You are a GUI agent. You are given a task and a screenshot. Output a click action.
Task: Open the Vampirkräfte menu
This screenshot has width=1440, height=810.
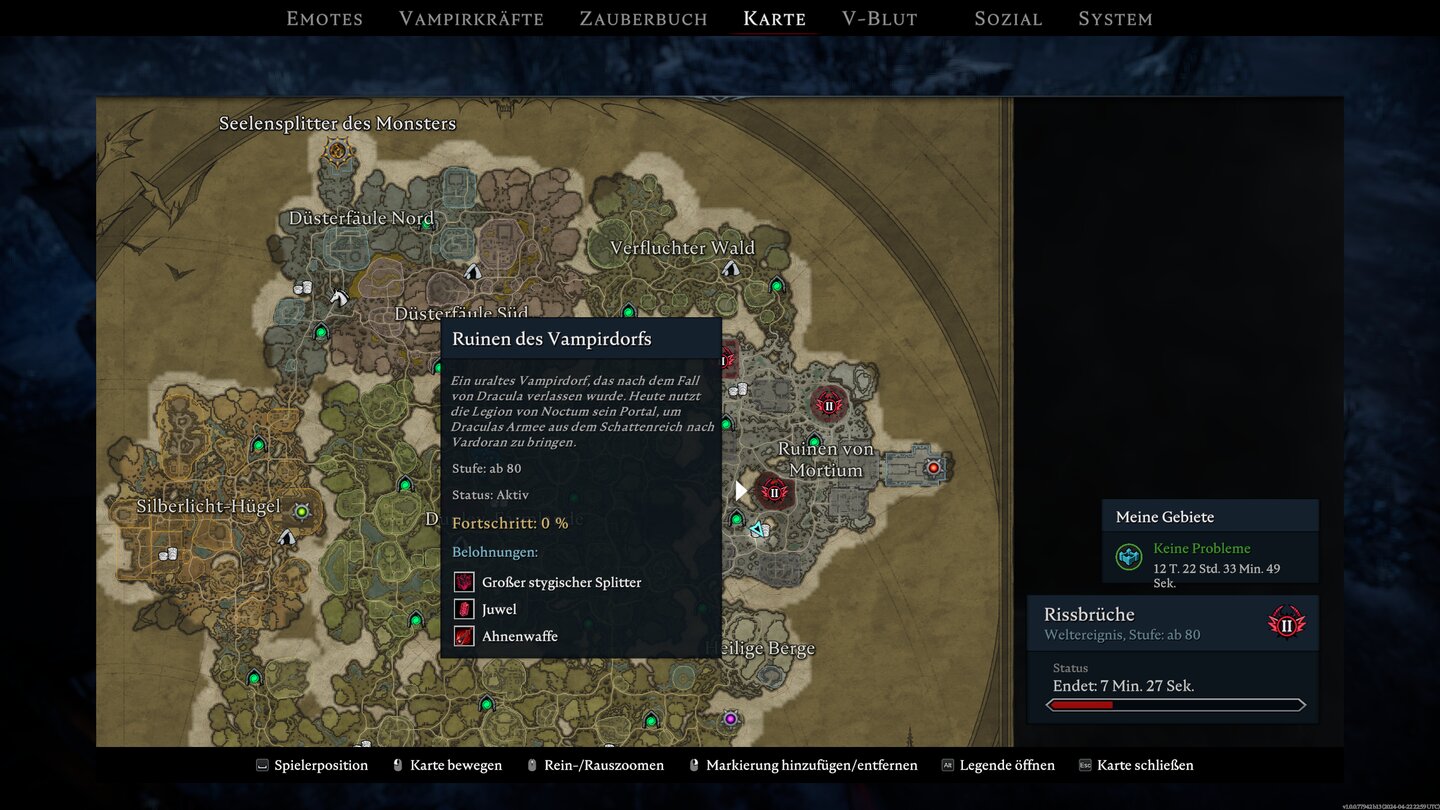tap(471, 18)
